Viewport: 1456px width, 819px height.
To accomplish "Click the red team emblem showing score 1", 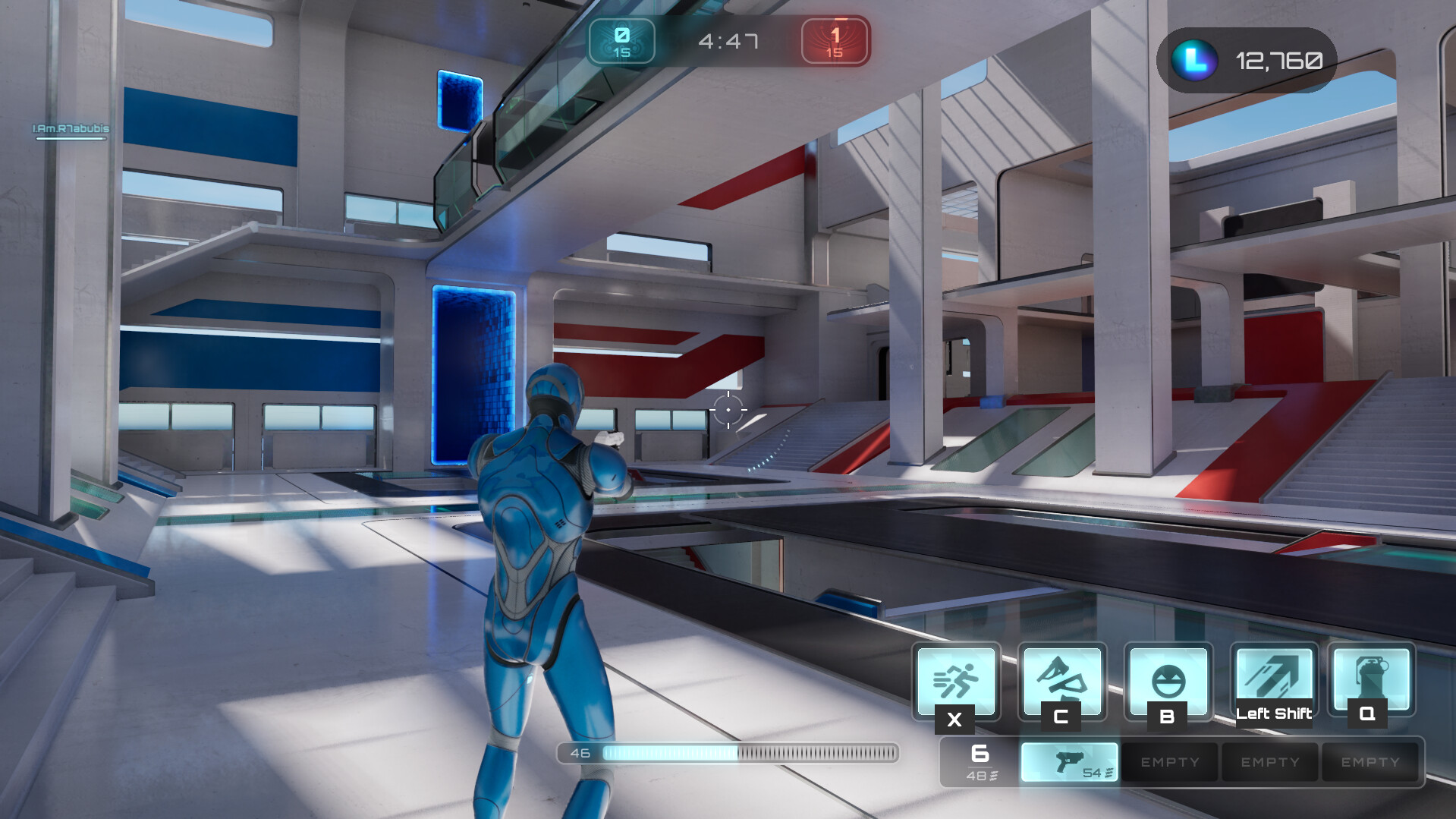I will point(834,41).
